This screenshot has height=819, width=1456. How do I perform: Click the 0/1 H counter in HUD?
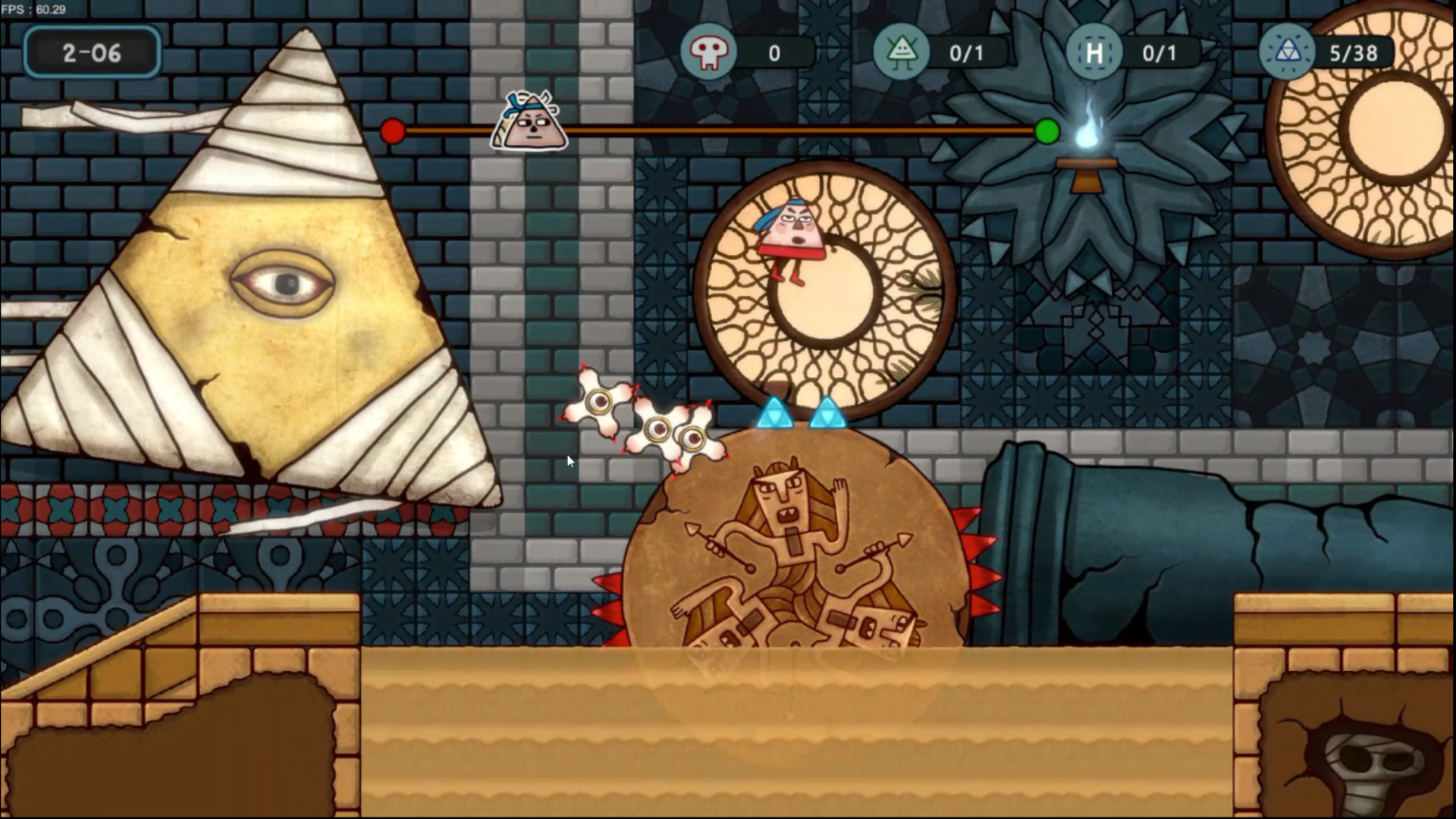coord(1160,53)
